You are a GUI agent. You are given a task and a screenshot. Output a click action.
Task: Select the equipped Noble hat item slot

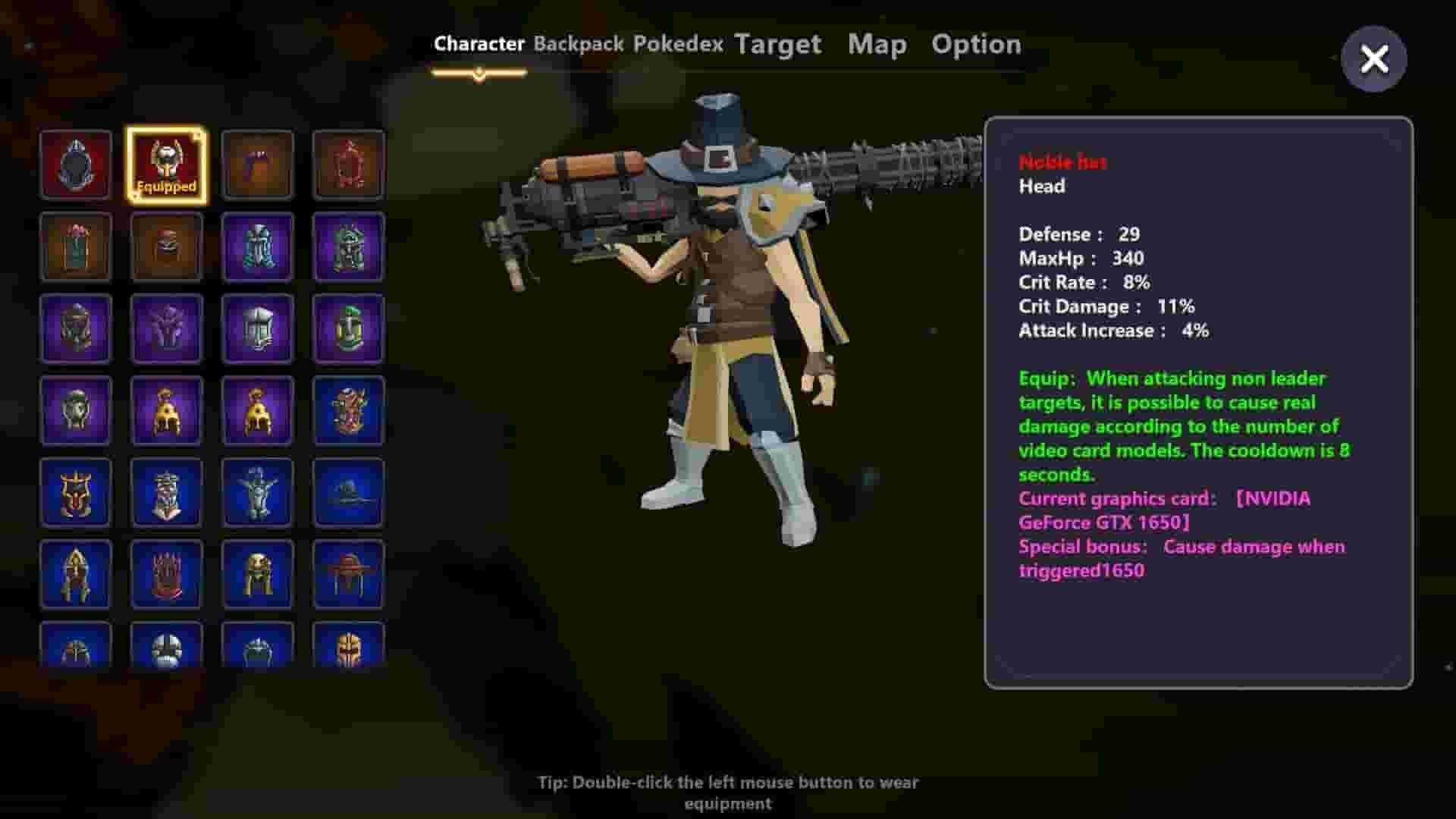coord(166,164)
